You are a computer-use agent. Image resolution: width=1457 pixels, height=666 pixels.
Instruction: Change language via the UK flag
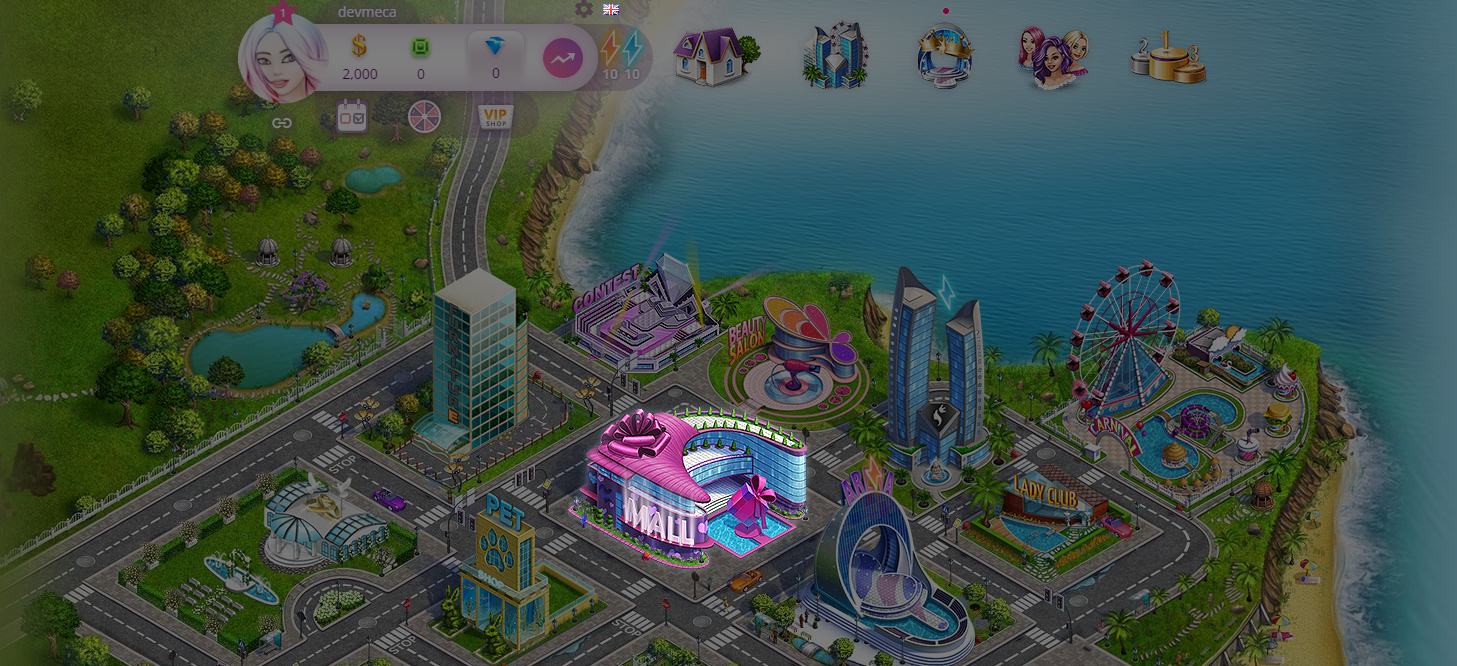(x=611, y=9)
